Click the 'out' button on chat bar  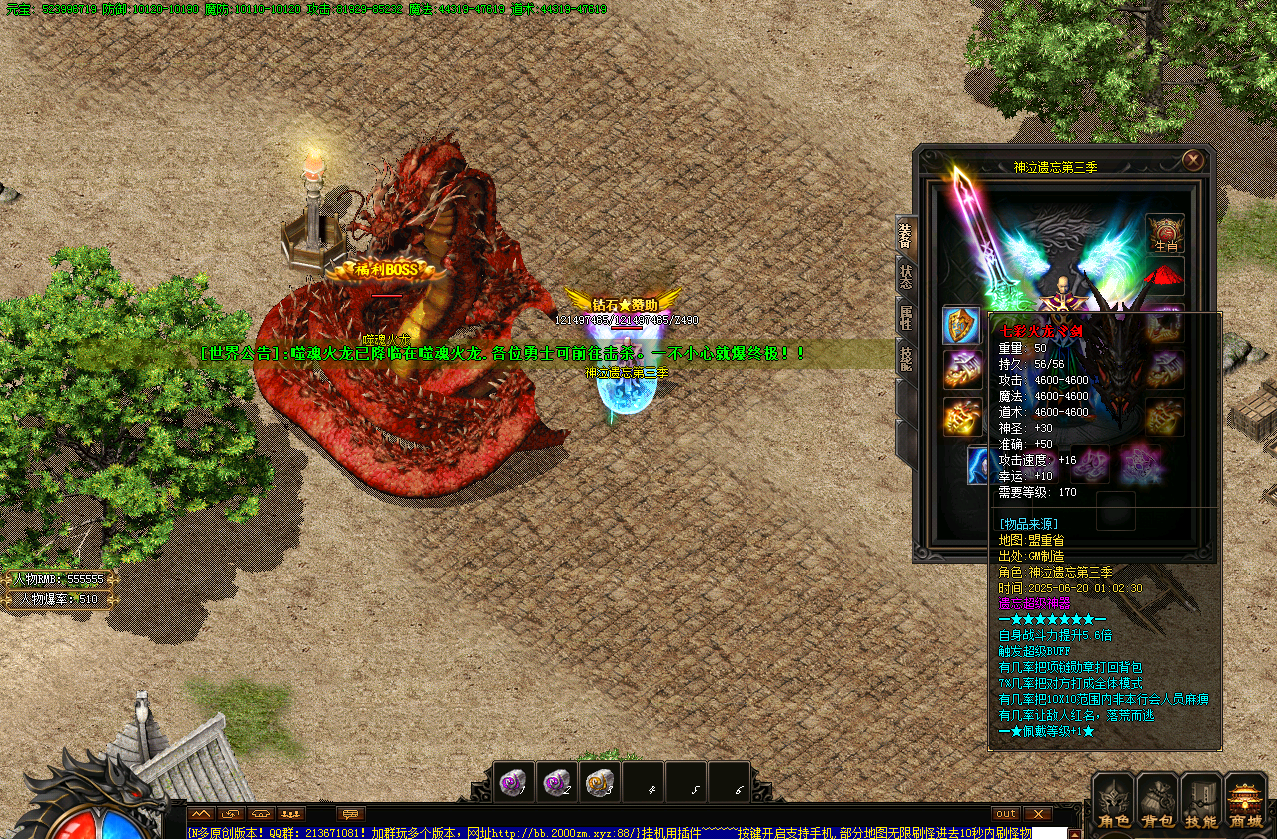[1006, 814]
